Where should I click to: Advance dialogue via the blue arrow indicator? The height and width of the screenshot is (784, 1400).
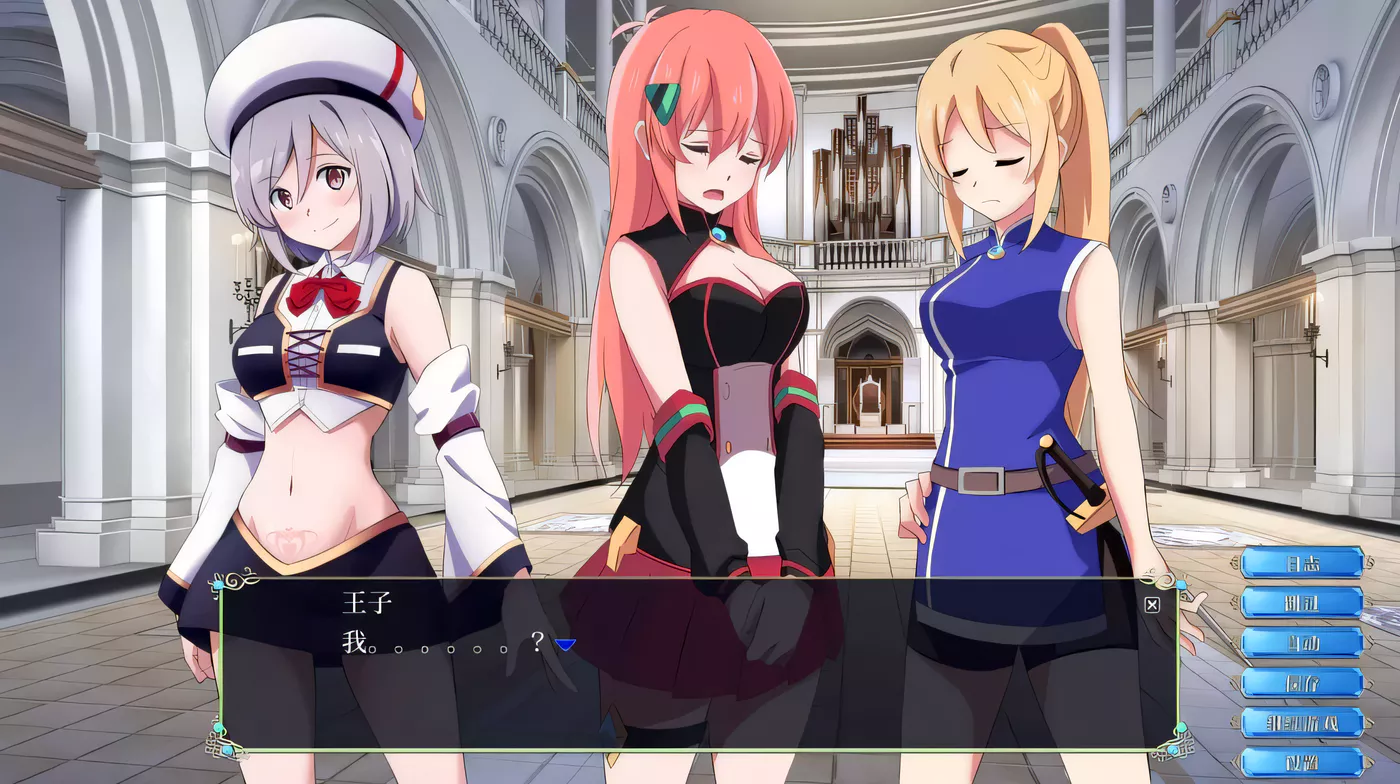[x=565, y=645]
